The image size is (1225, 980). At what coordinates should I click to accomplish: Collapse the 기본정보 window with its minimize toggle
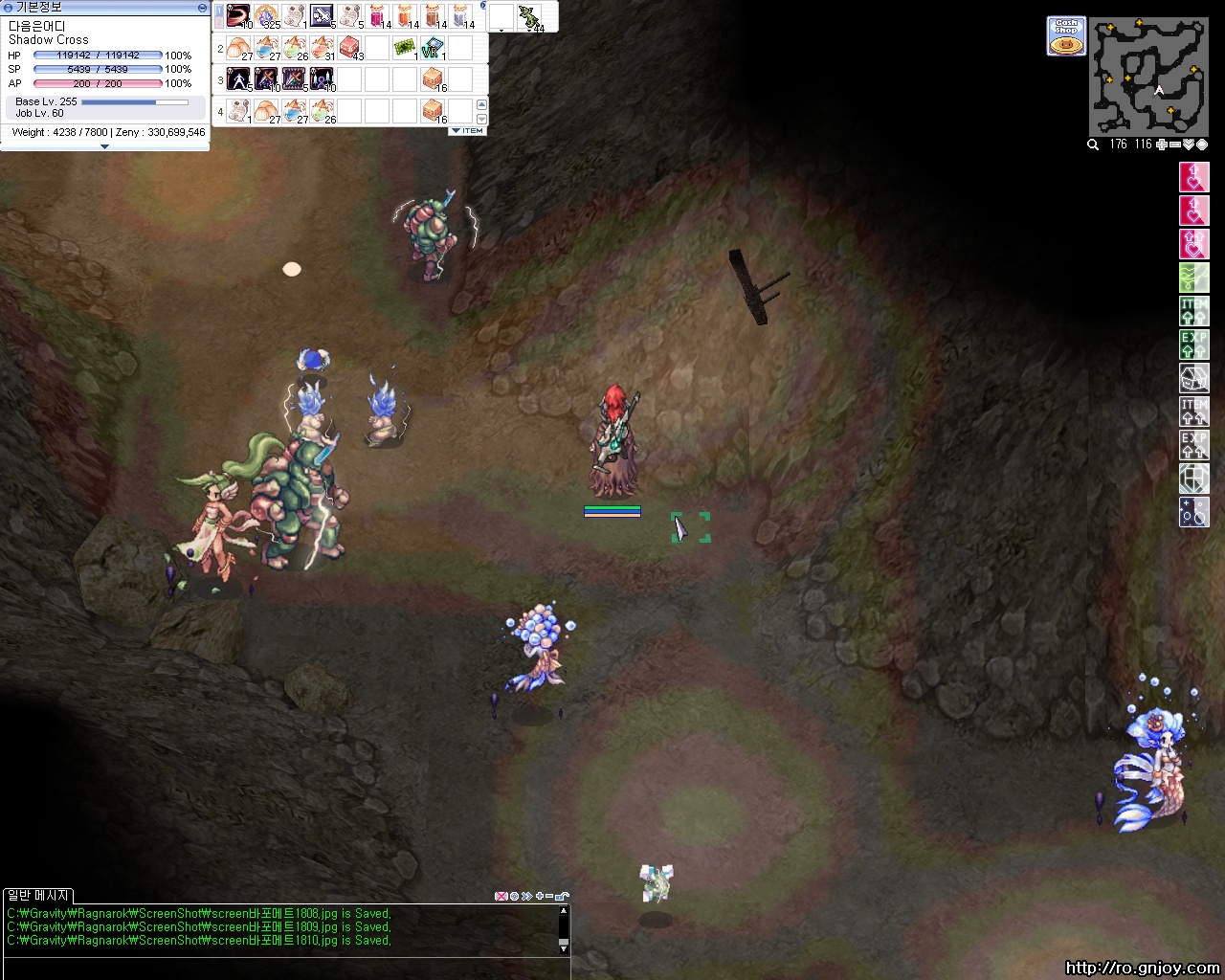point(200,7)
